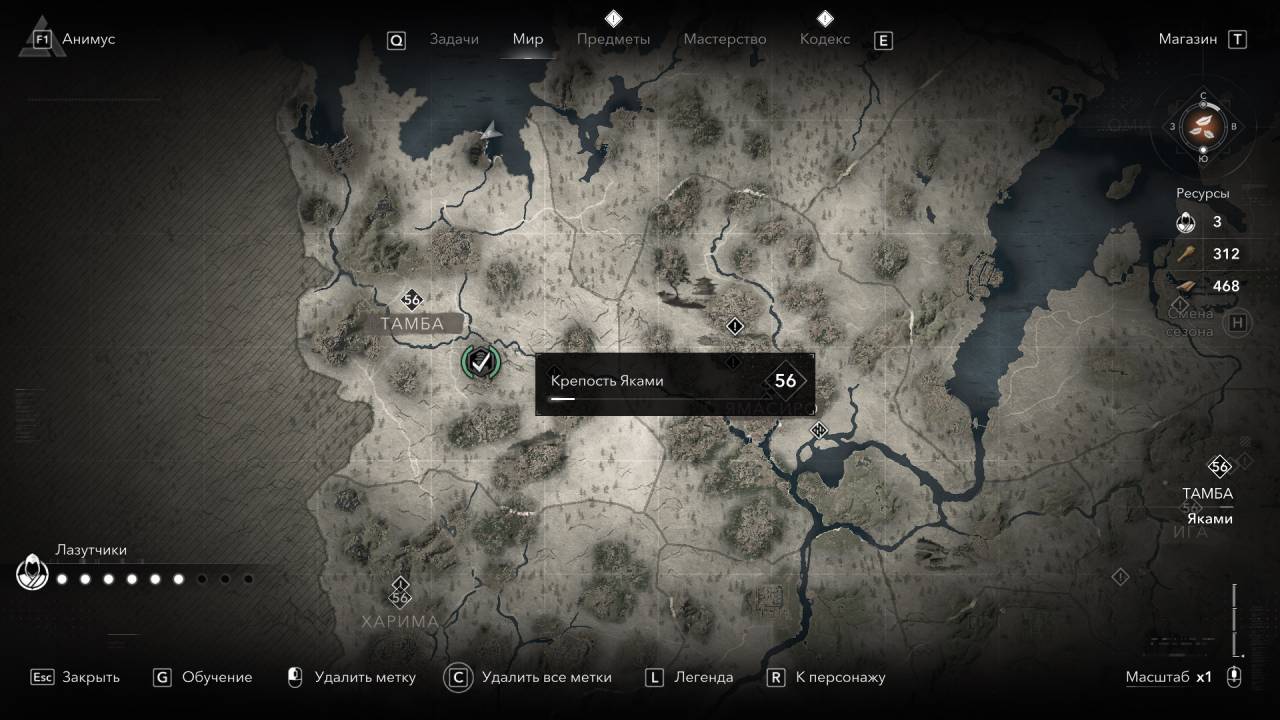
Task: Center map with К персонажу
Action: [x=840, y=677]
